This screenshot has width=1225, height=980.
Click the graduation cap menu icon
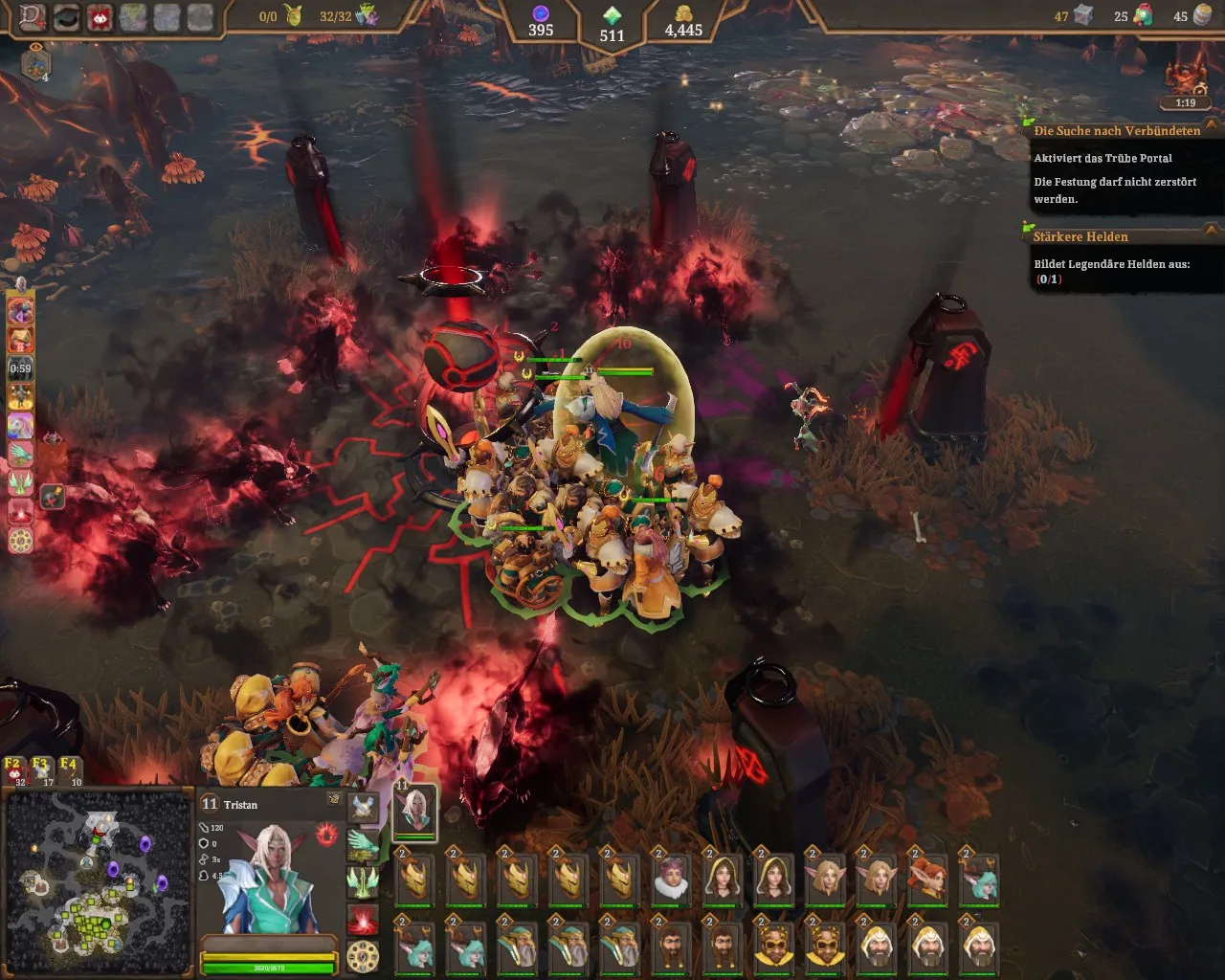(65, 16)
